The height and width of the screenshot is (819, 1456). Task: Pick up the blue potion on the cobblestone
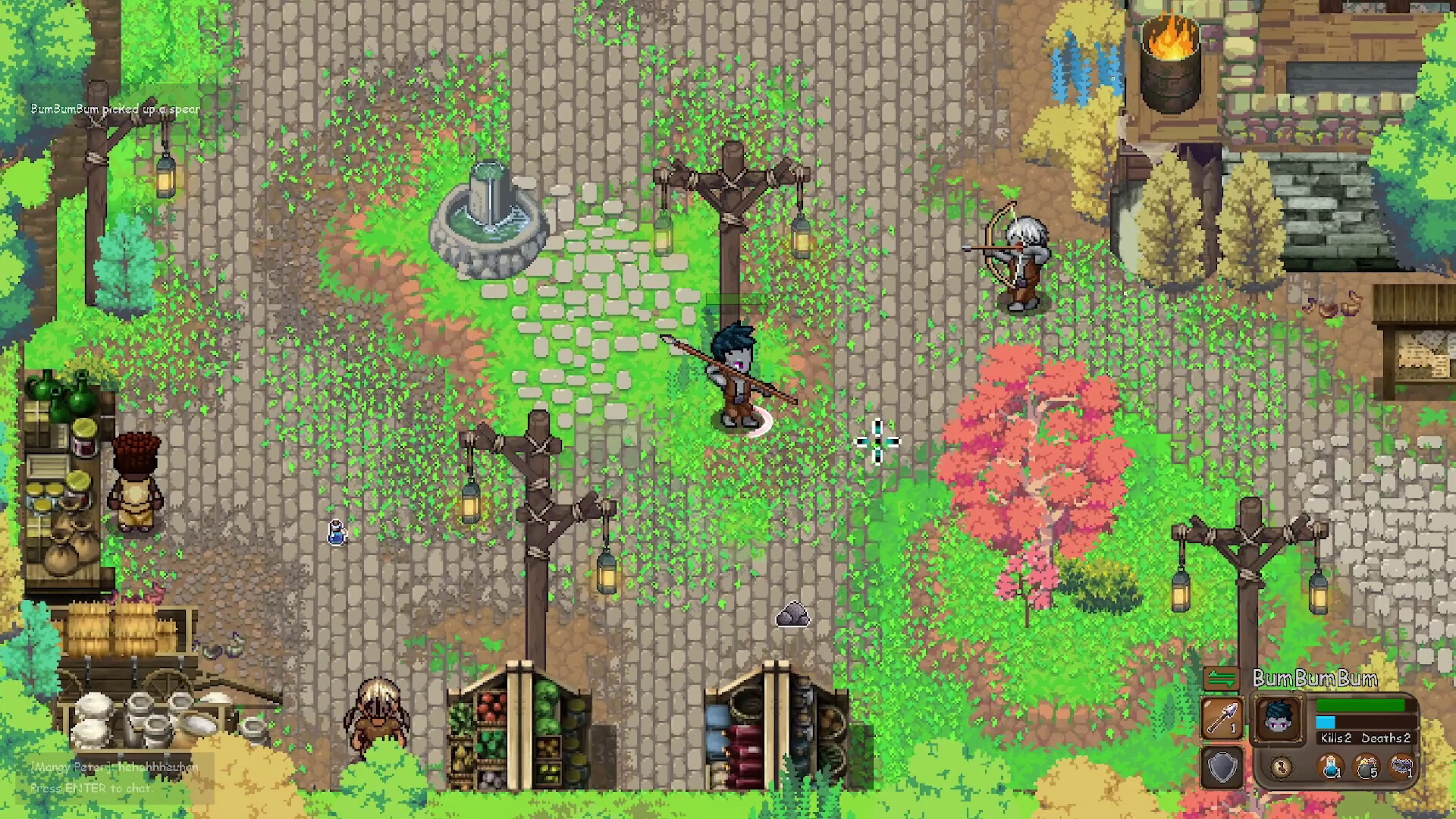[x=336, y=533]
